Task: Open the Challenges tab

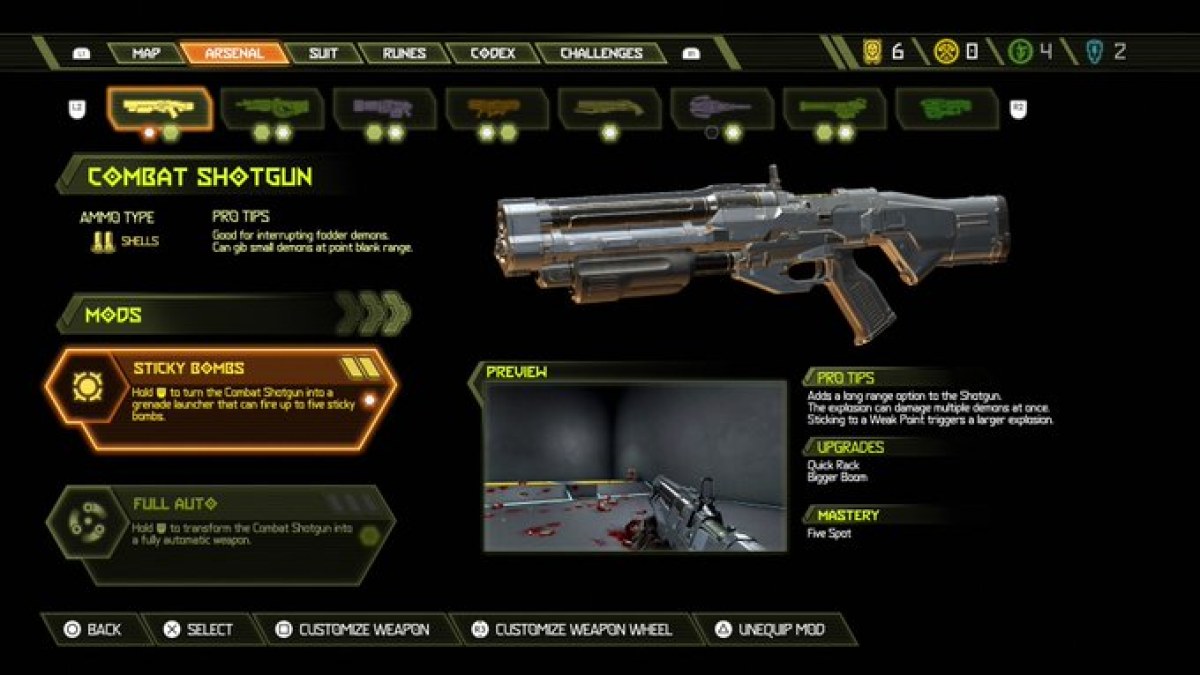Action: pos(601,53)
